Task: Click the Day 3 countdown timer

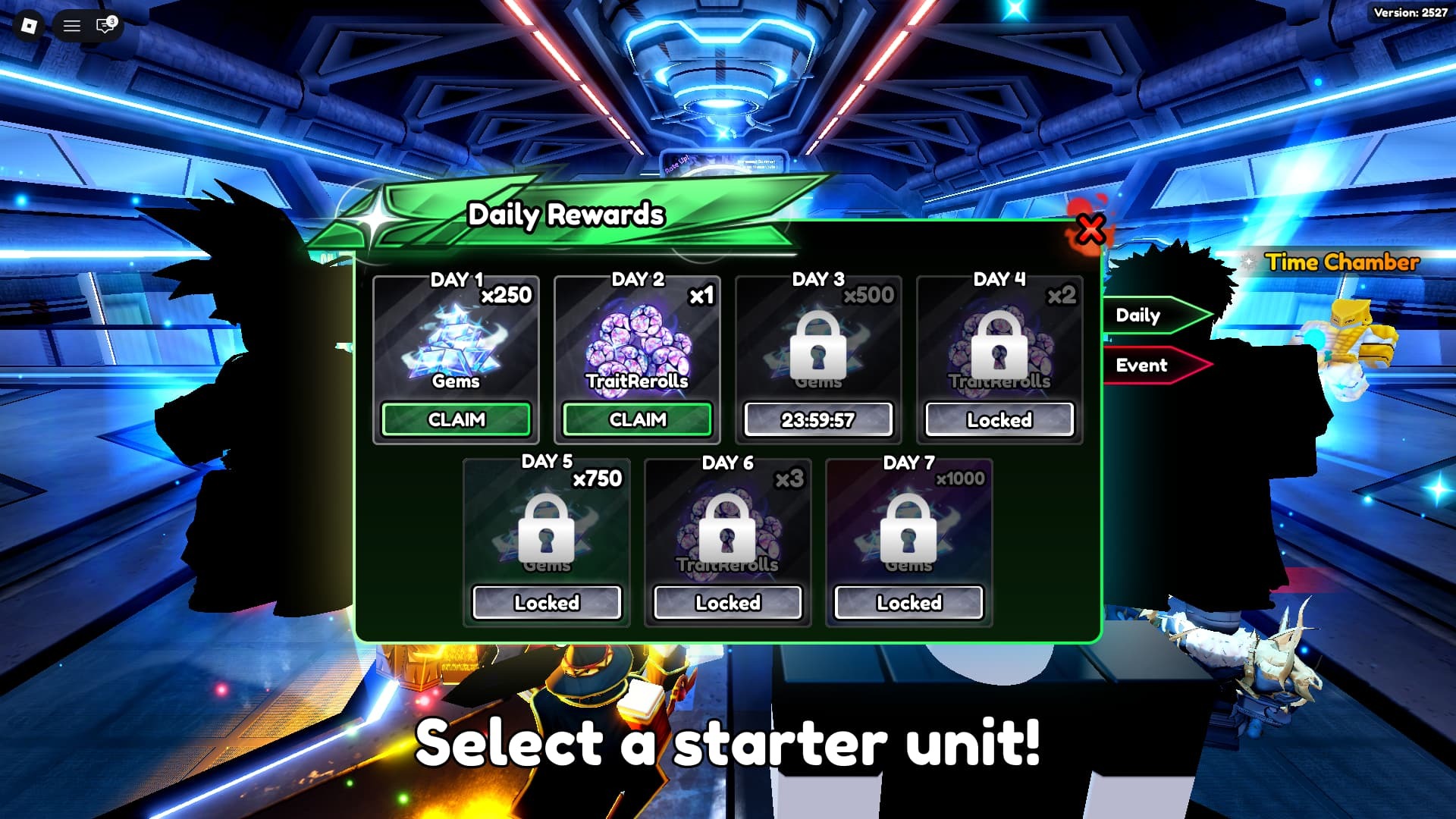Action: (817, 419)
